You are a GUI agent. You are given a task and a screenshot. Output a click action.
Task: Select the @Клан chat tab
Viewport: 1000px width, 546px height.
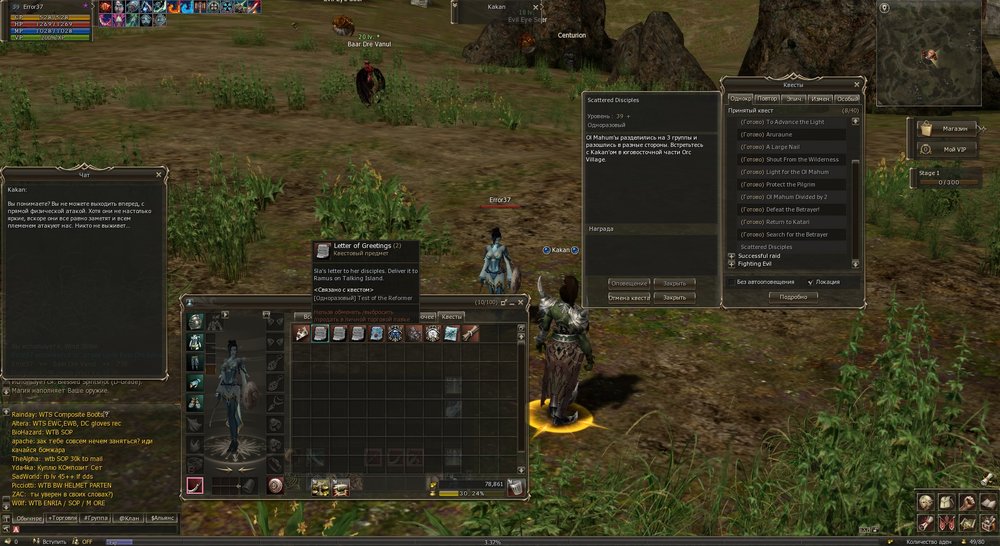click(x=130, y=518)
